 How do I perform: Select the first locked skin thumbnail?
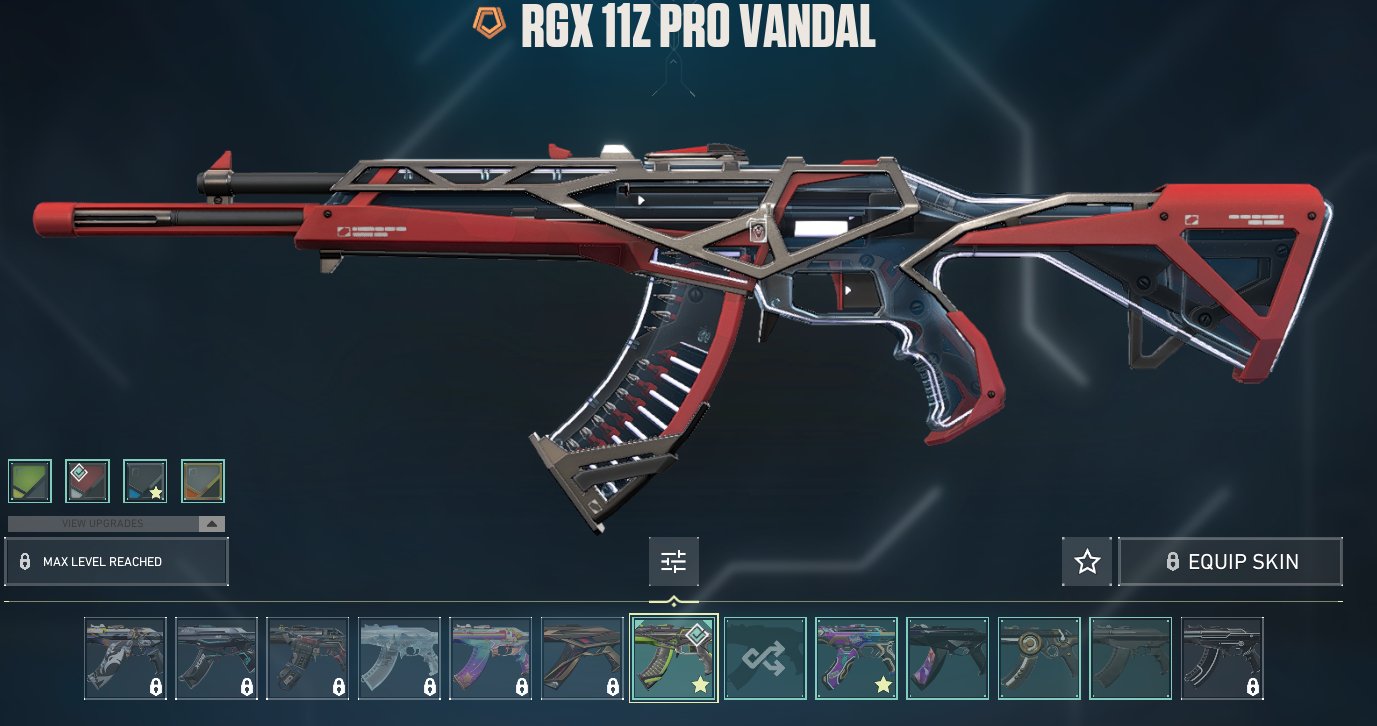point(126,658)
